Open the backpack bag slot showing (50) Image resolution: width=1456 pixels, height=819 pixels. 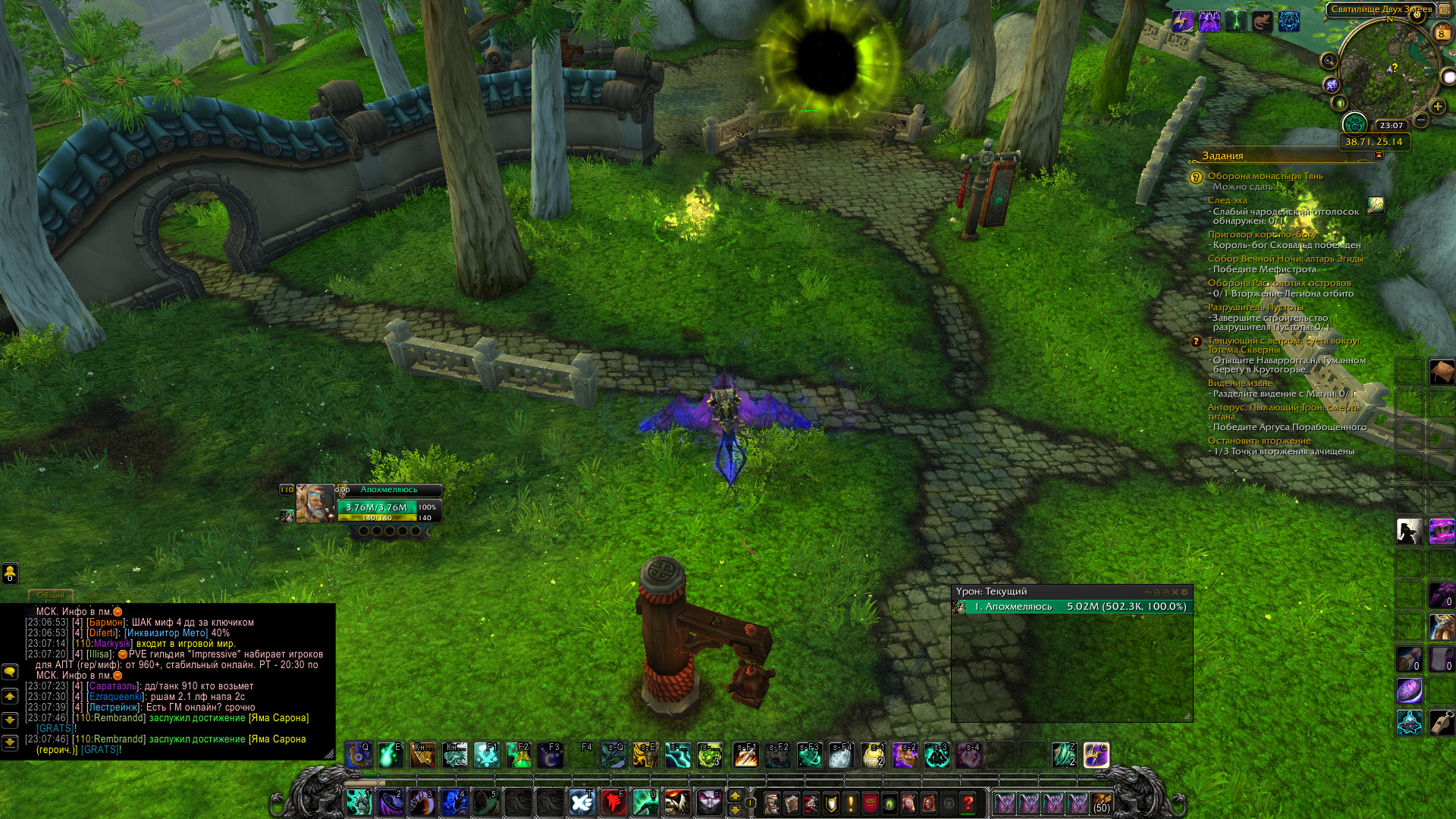(1101, 802)
